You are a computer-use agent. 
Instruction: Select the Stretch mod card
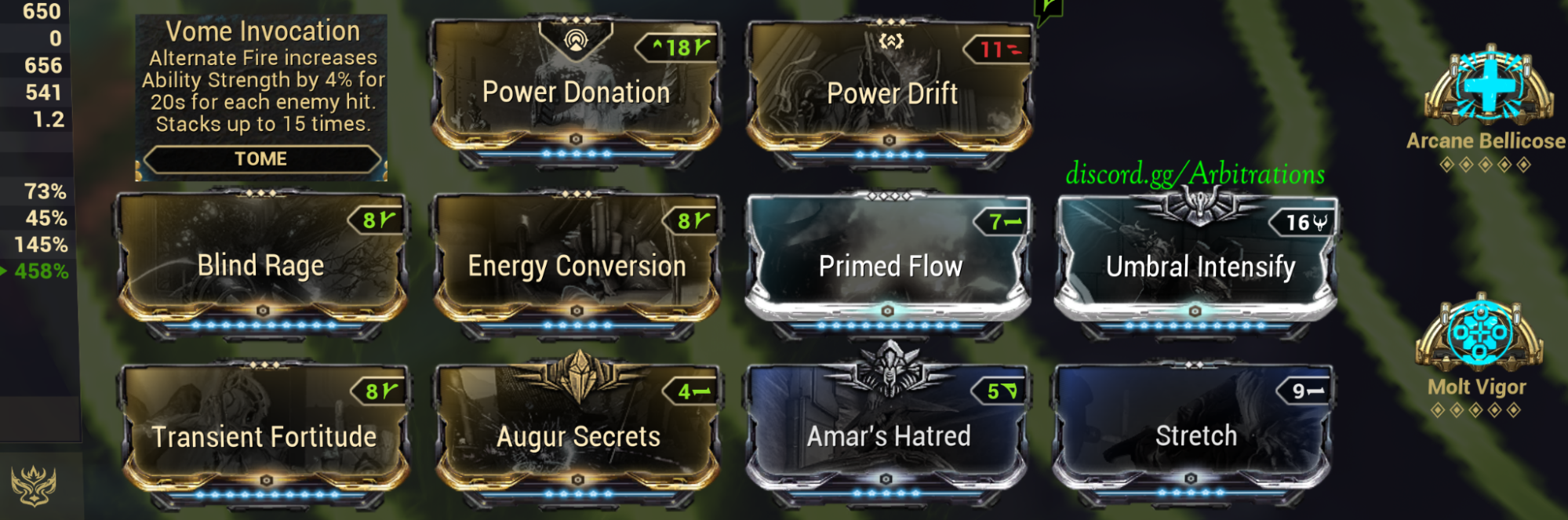[1195, 435]
